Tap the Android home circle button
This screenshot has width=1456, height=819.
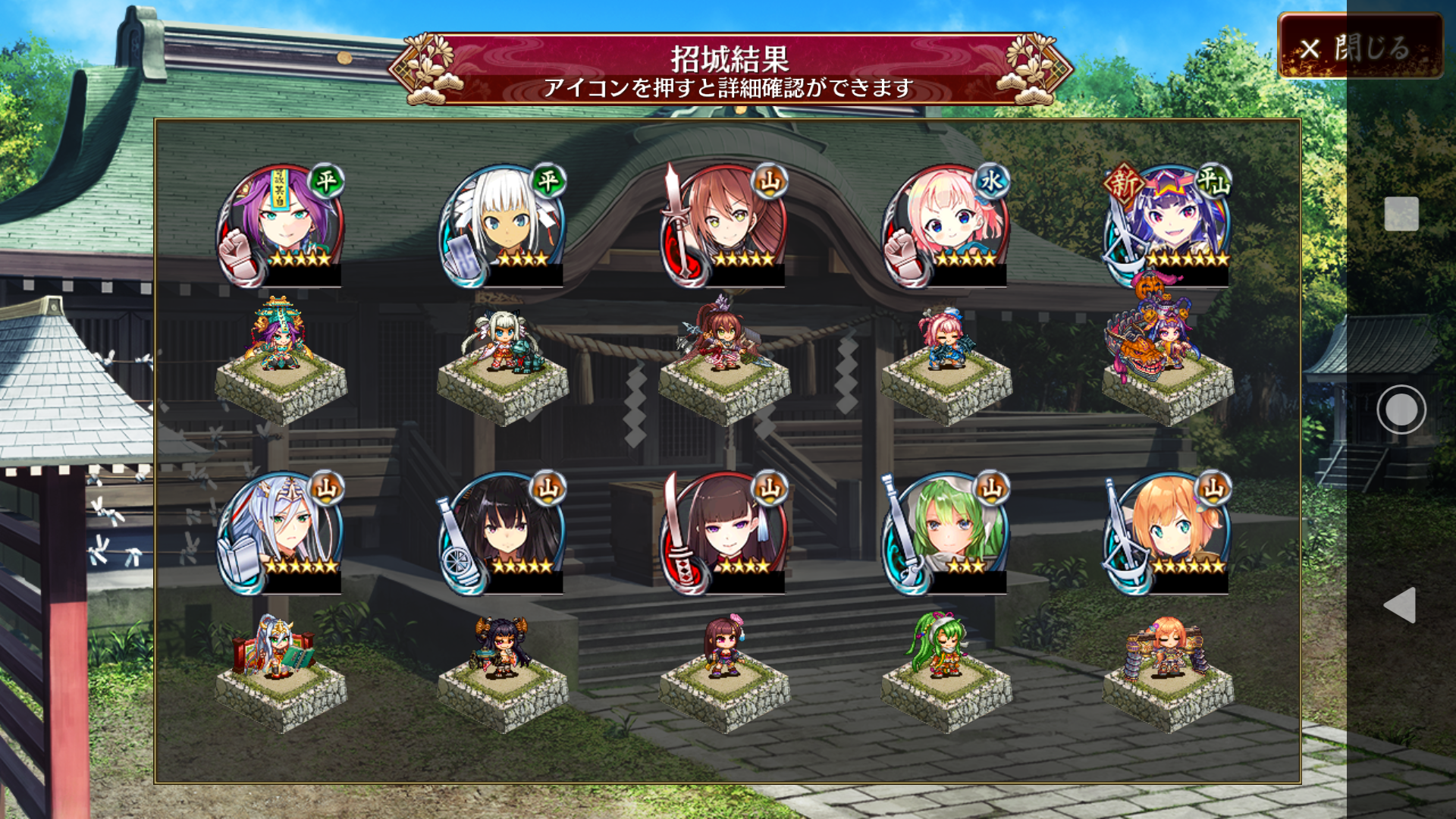tap(1401, 409)
